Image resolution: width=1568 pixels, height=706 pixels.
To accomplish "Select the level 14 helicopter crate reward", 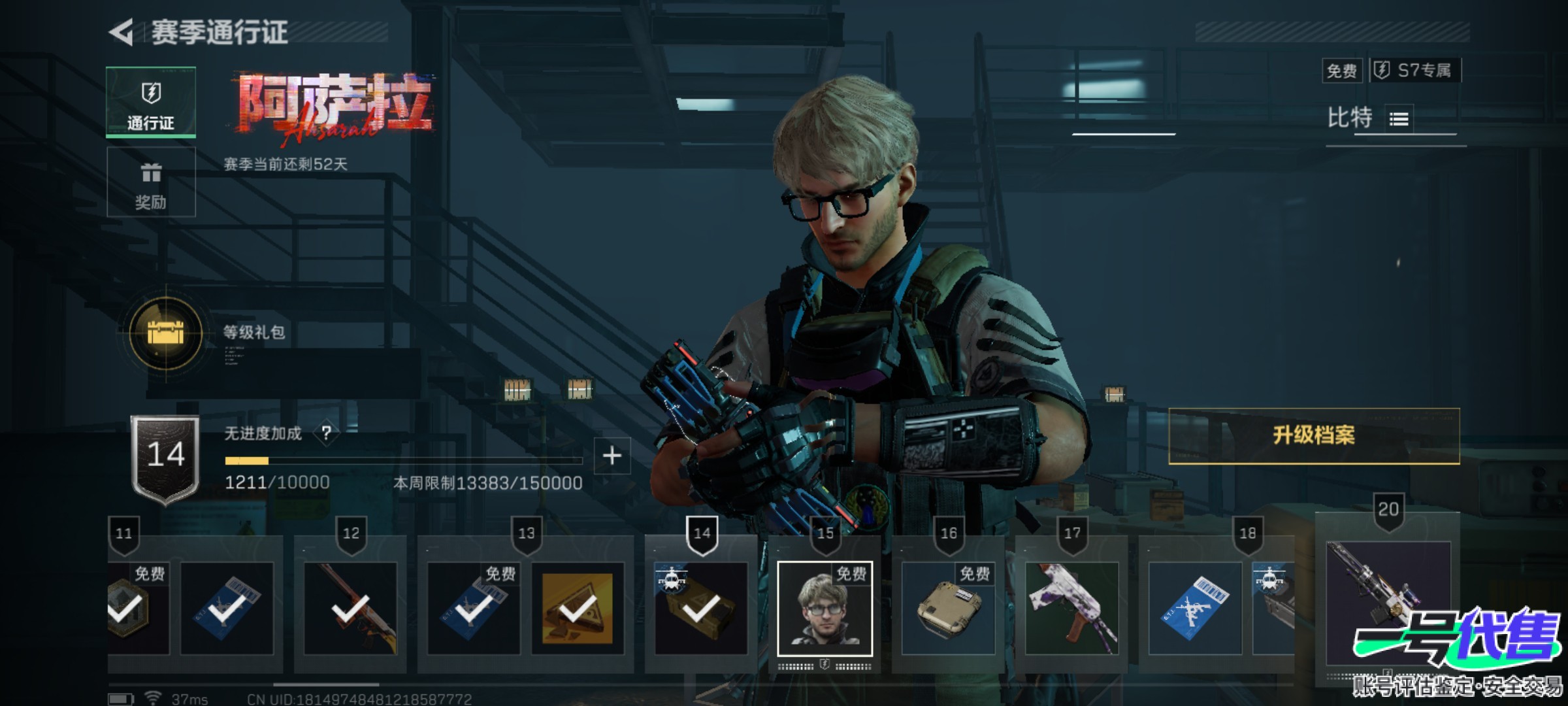I will point(701,609).
